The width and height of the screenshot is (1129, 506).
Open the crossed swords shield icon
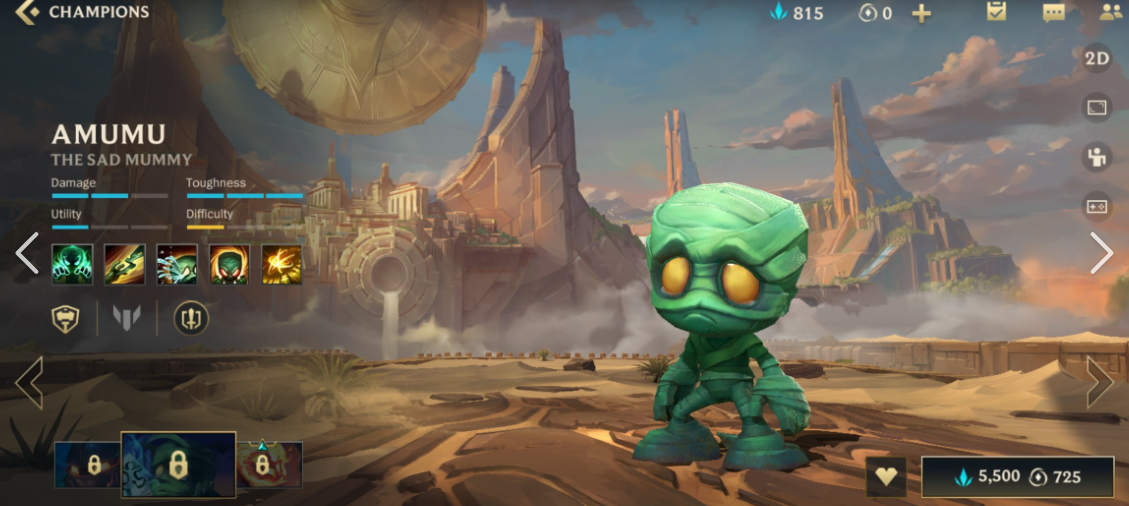tap(191, 319)
